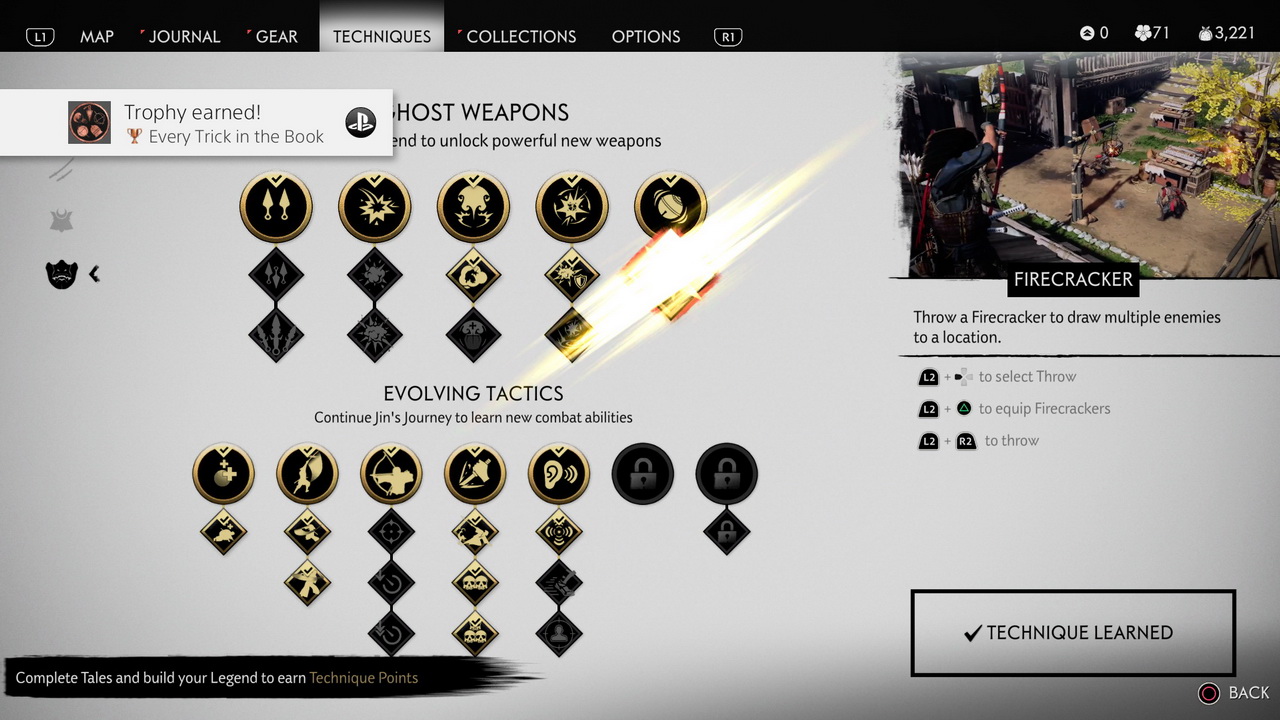
Task: Open the Journal tab
Action: pyautogui.click(x=184, y=36)
